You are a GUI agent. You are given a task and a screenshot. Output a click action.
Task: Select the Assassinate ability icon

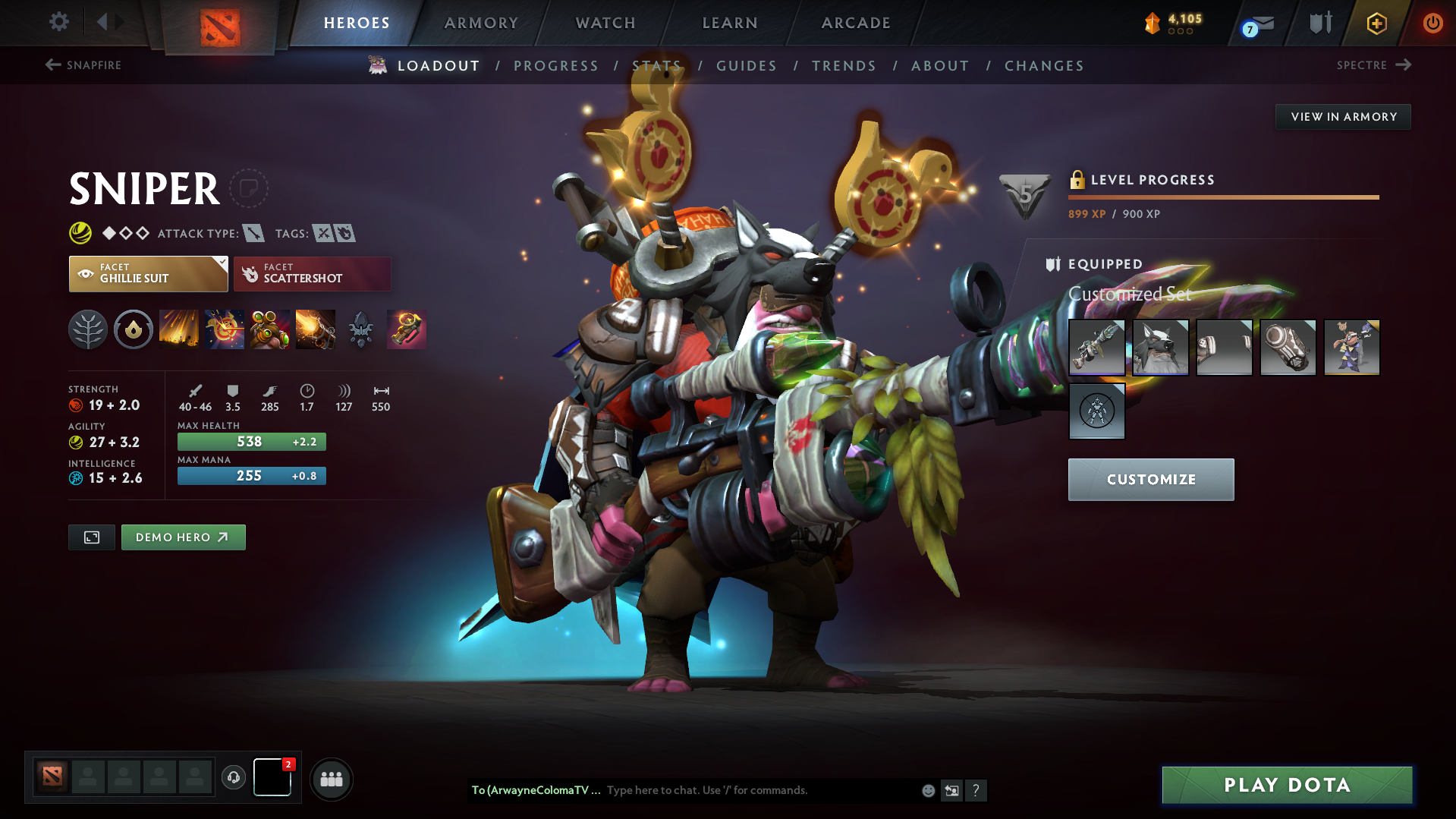coord(316,329)
